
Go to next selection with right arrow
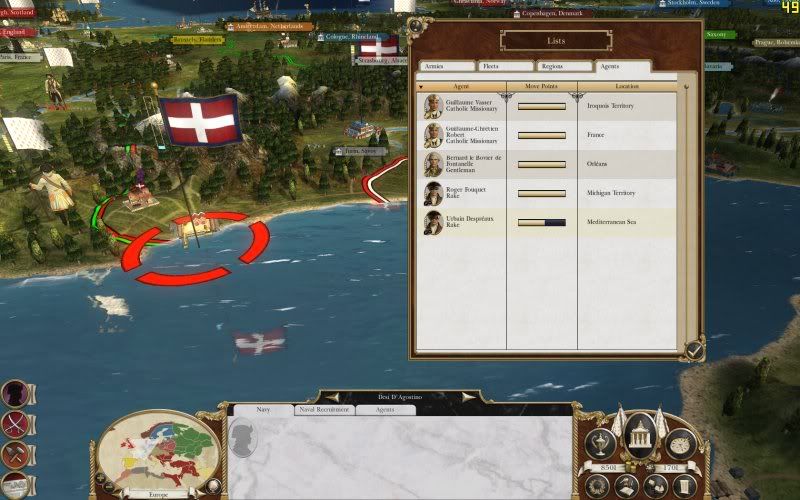465,397
